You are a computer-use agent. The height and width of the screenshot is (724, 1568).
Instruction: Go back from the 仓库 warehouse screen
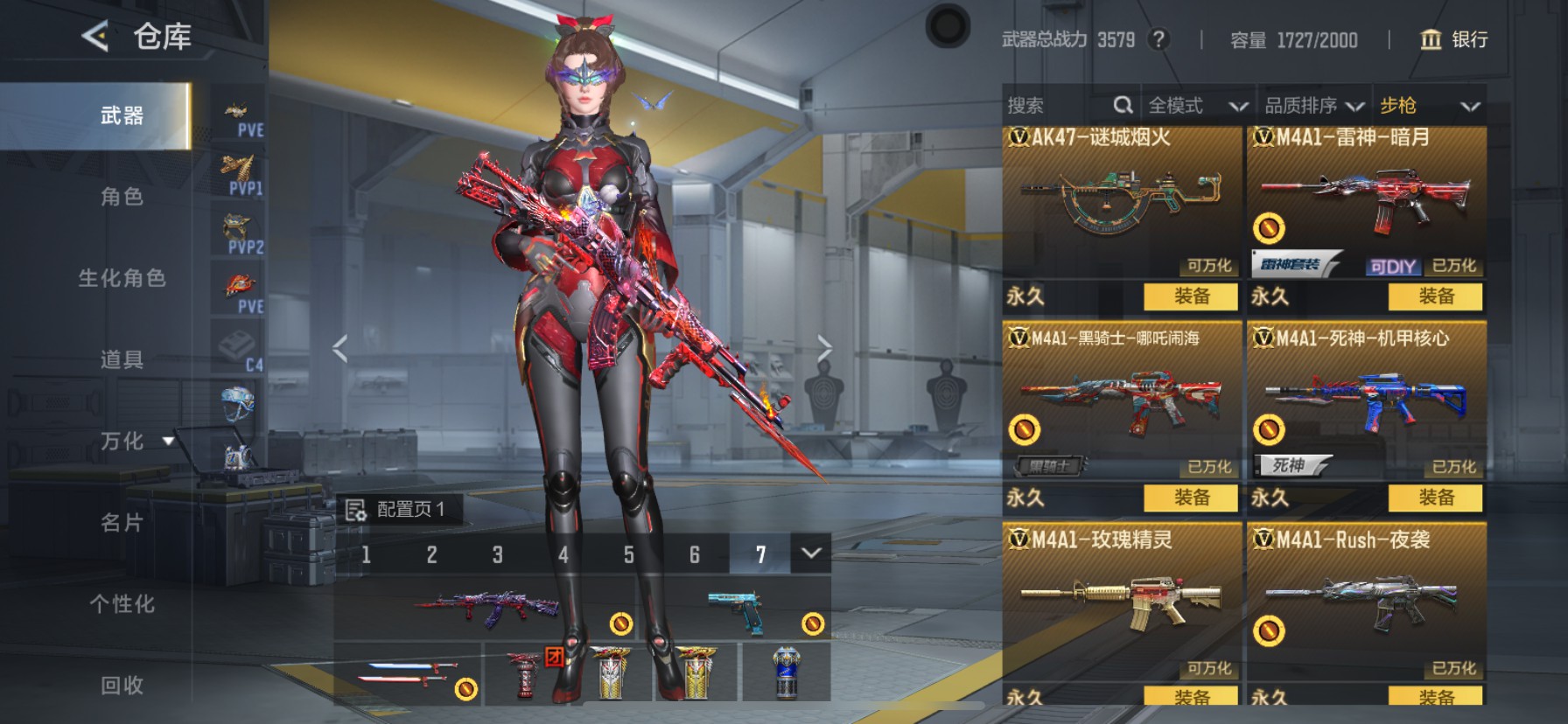95,37
